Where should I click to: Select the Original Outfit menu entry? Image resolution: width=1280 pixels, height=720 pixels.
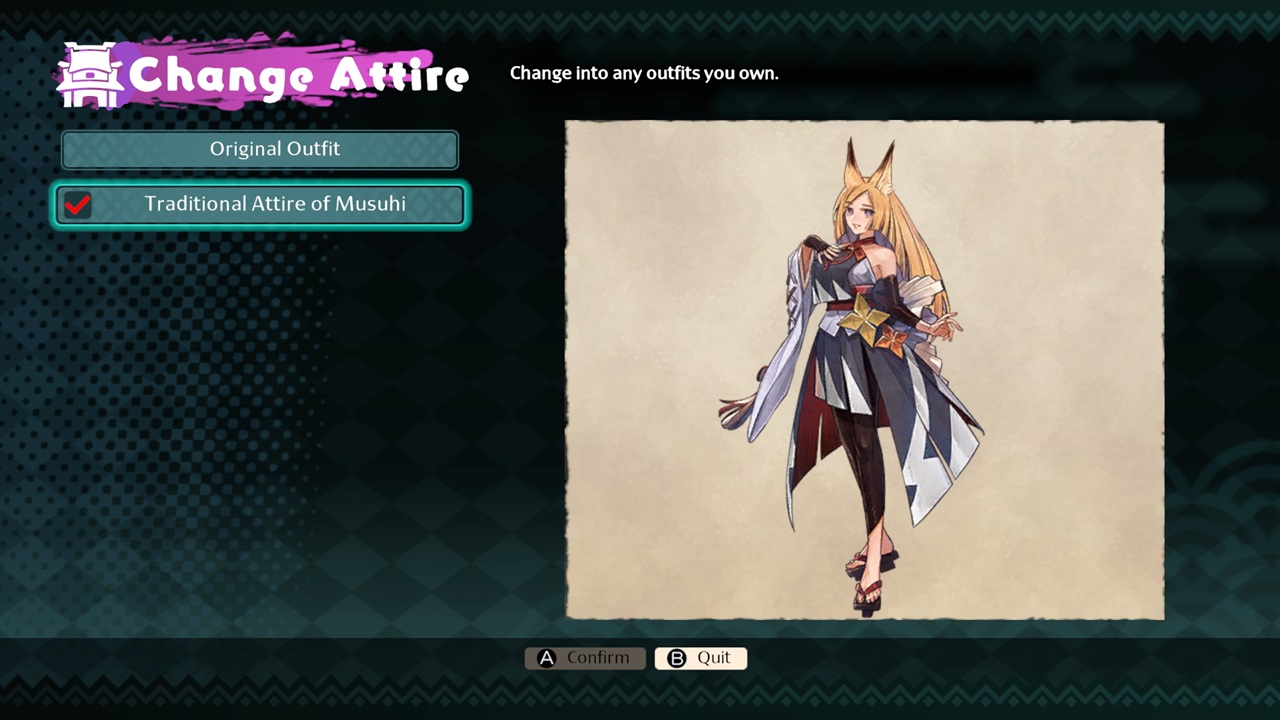pos(260,148)
